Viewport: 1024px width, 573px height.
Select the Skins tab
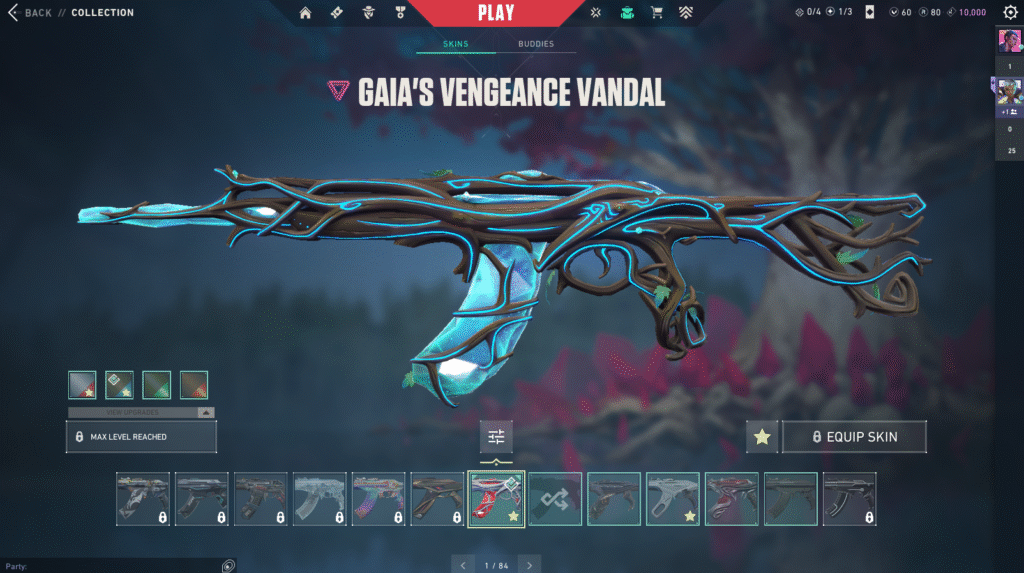pos(456,44)
